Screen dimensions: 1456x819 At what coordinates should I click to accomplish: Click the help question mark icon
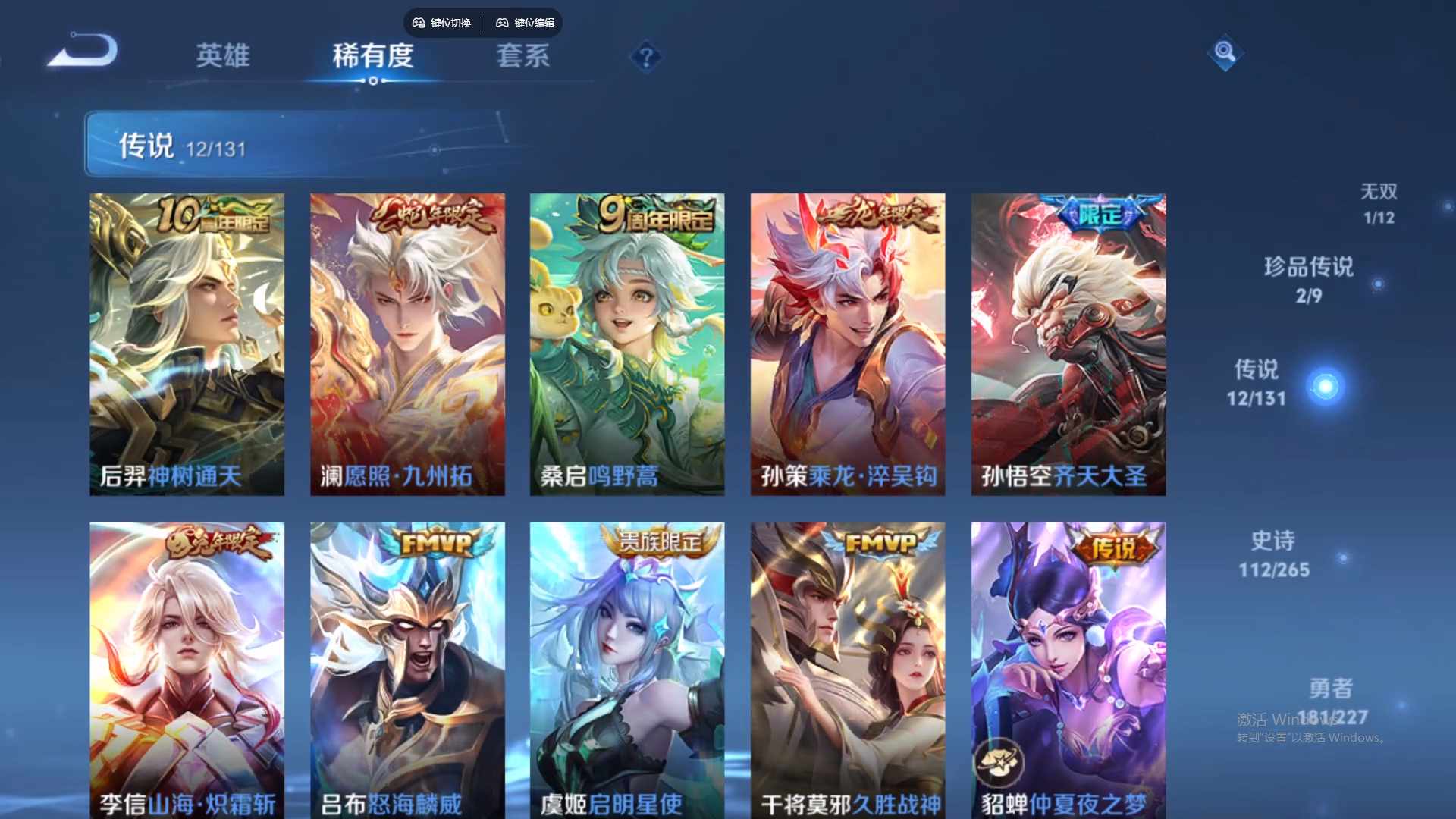(645, 56)
